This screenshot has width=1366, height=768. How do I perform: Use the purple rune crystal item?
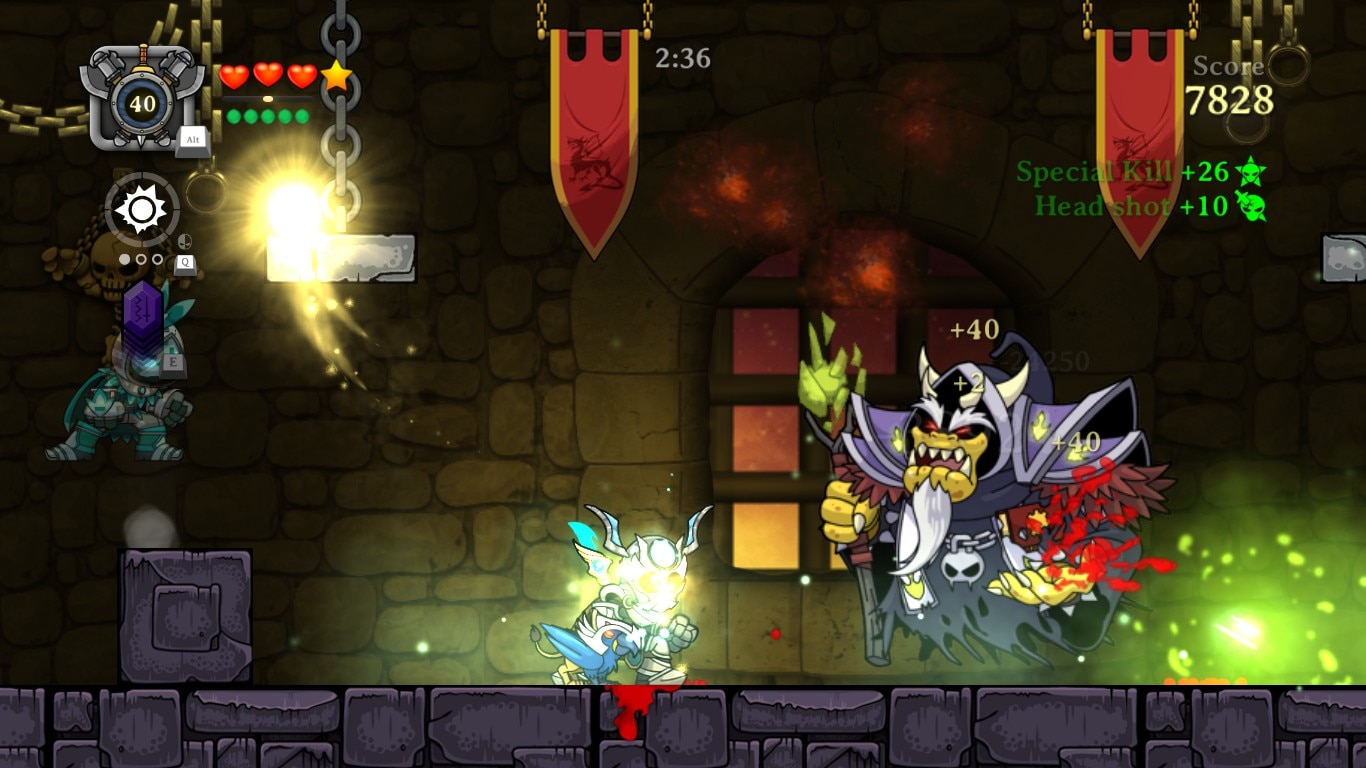142,318
